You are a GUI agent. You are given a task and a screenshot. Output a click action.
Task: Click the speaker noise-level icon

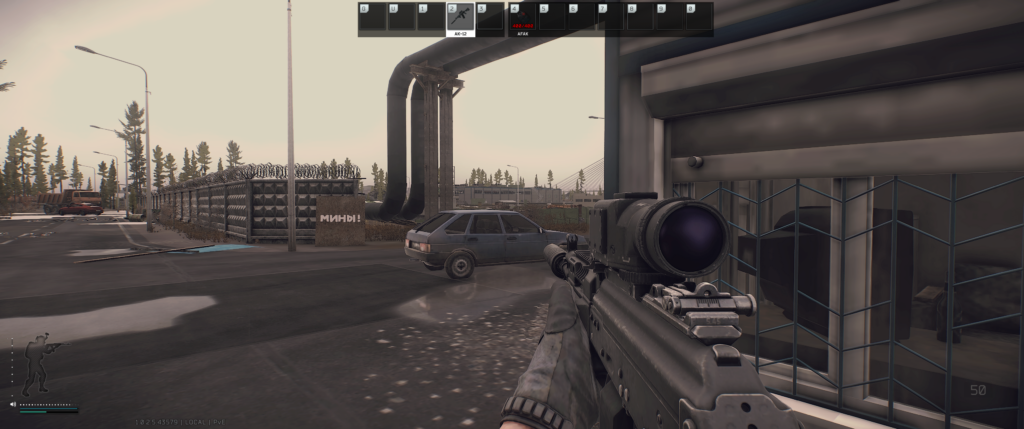(13, 405)
